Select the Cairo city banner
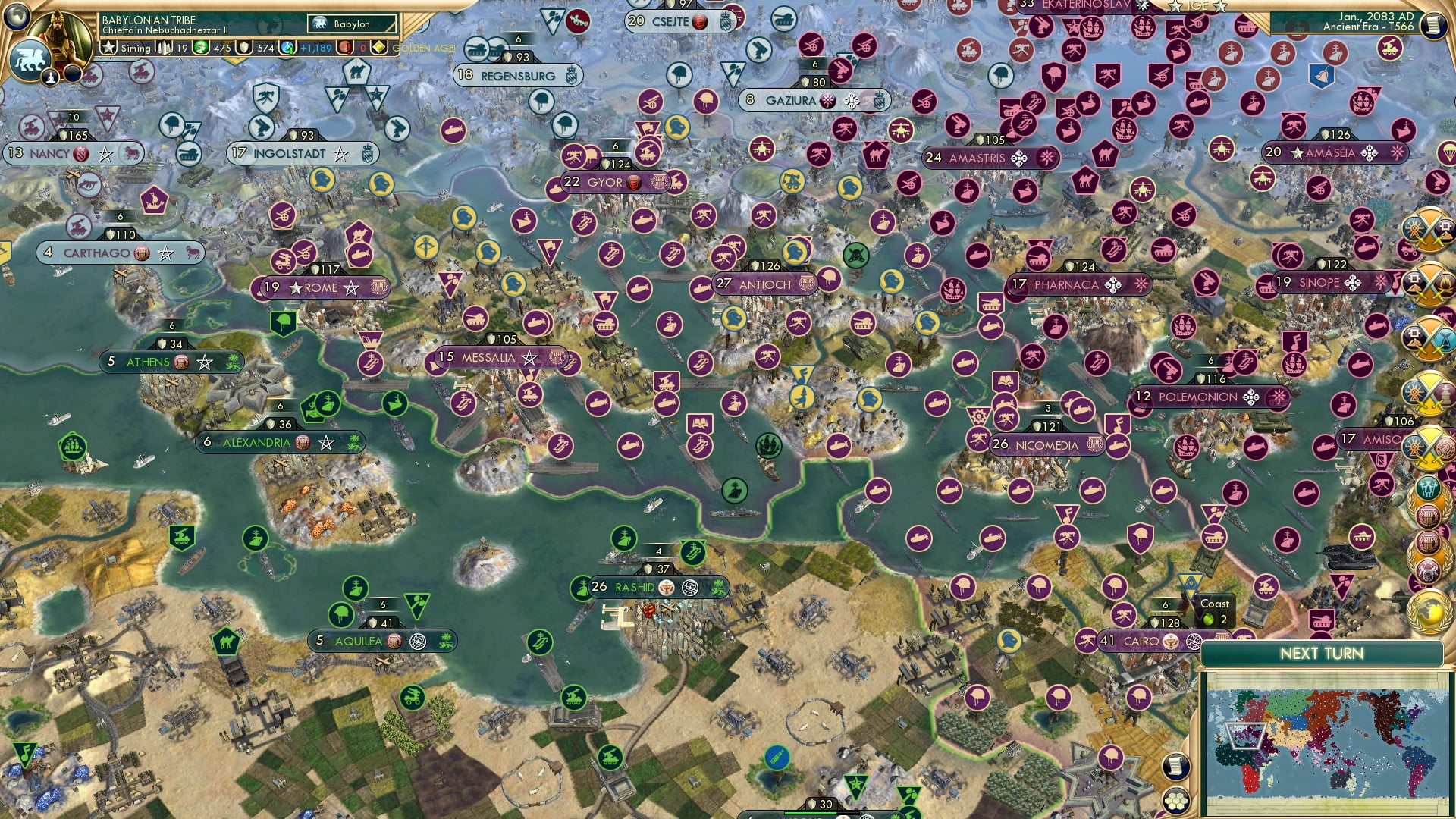 [x=1140, y=641]
